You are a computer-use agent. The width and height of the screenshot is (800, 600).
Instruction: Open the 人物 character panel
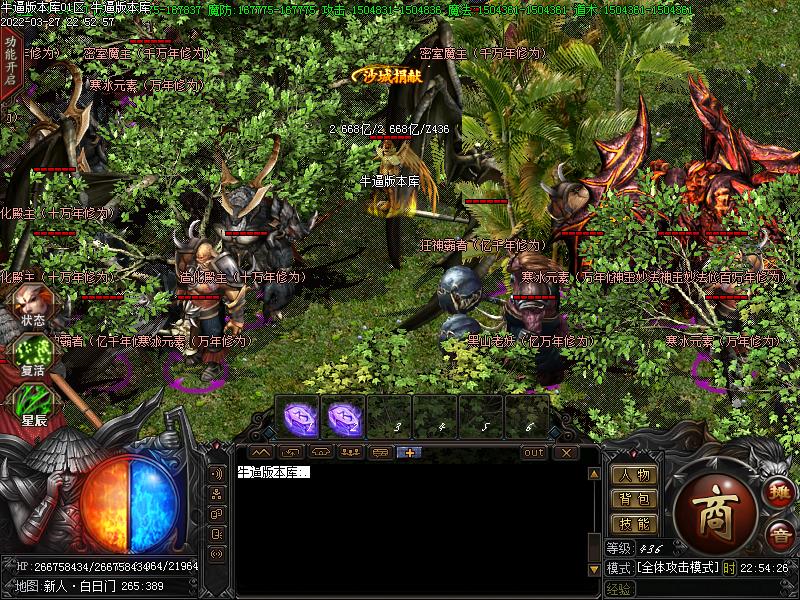pos(634,475)
